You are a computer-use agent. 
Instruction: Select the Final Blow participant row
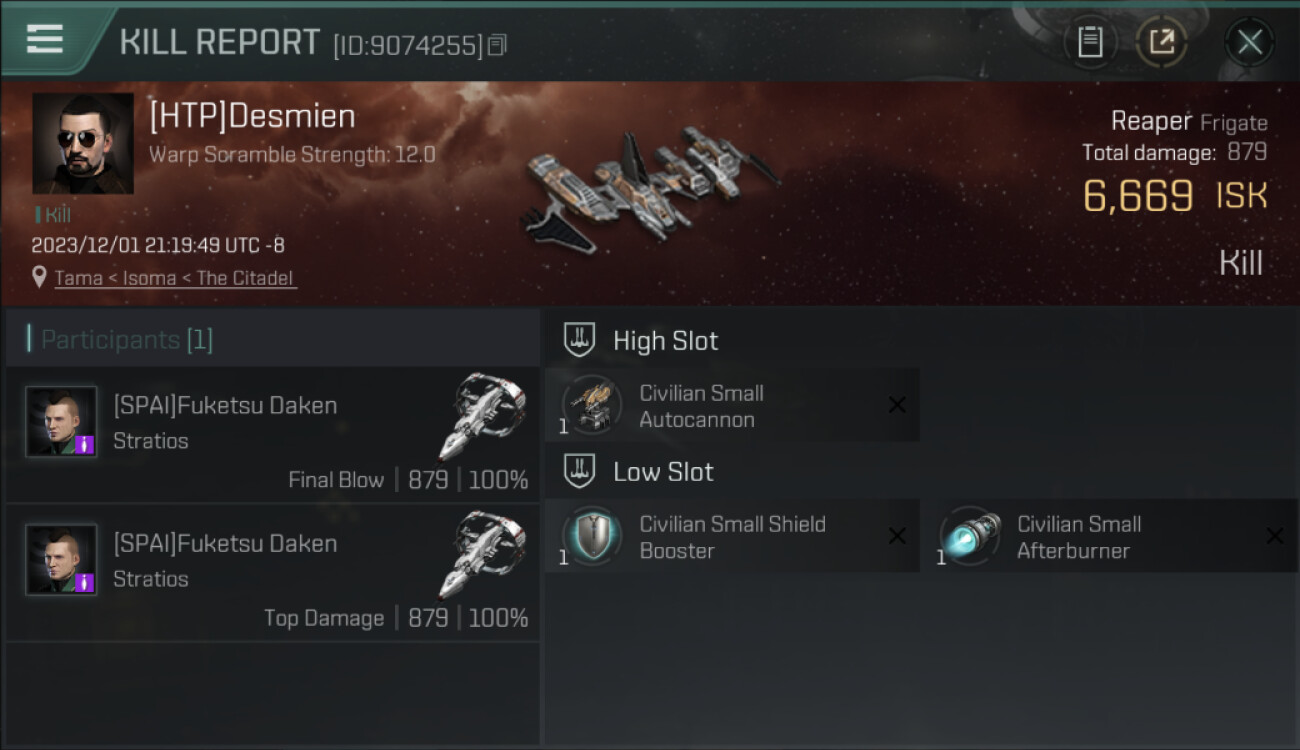[272, 435]
